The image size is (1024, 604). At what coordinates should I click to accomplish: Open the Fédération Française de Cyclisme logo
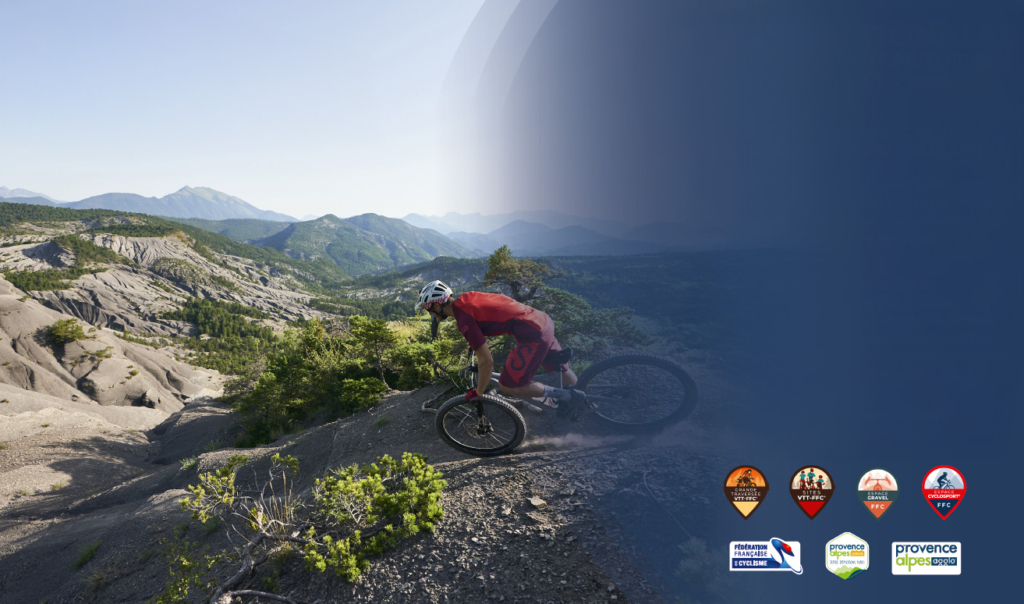765,556
